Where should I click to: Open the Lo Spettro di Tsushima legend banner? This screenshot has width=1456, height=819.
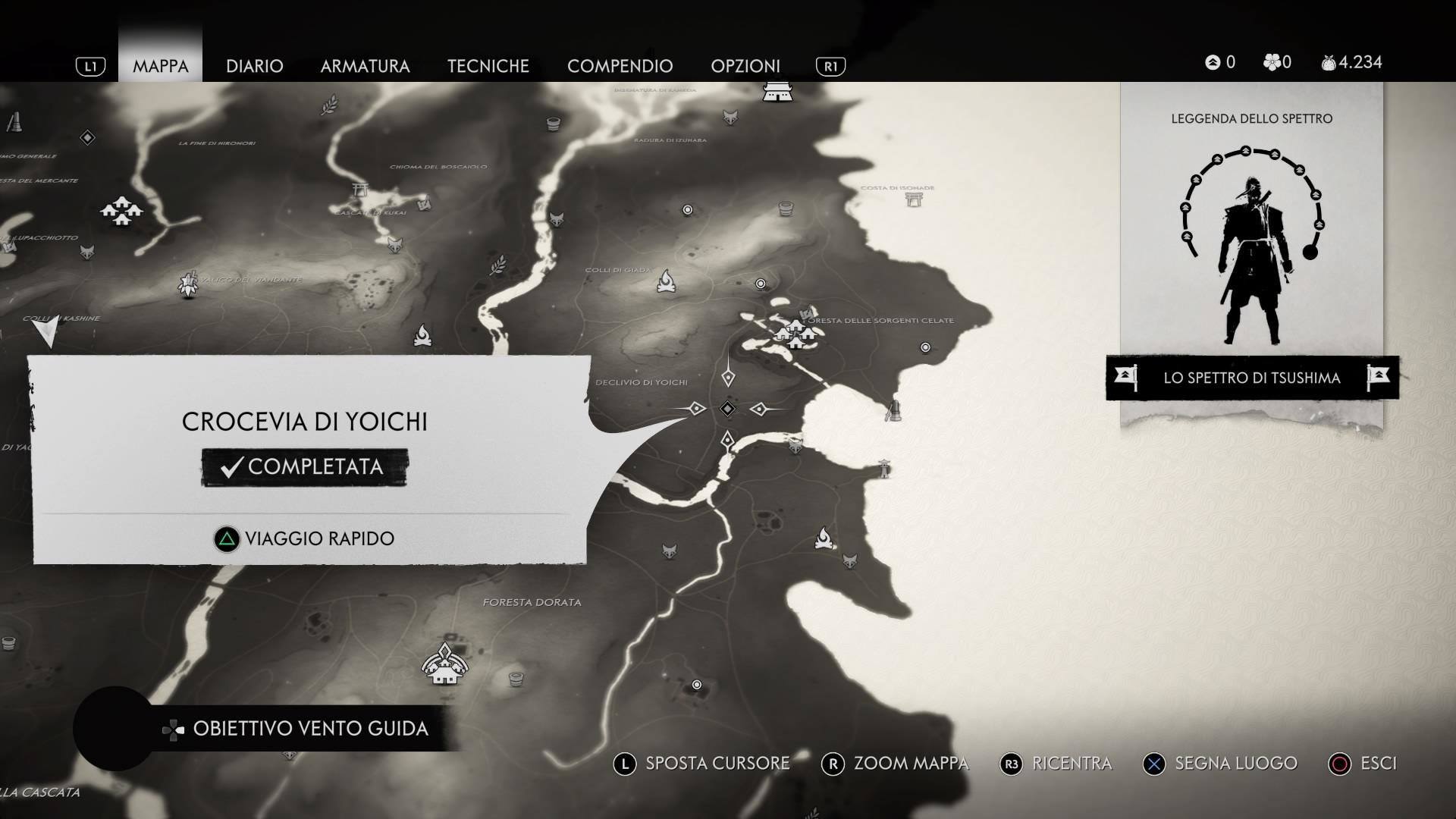click(x=1251, y=378)
